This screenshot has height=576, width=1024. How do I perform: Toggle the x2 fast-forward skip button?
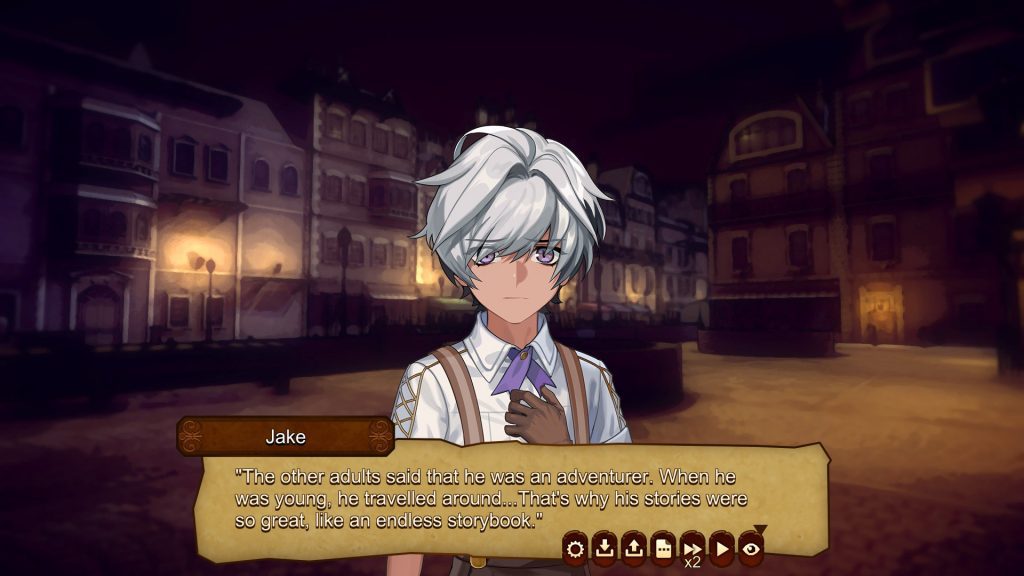pyautogui.click(x=692, y=548)
